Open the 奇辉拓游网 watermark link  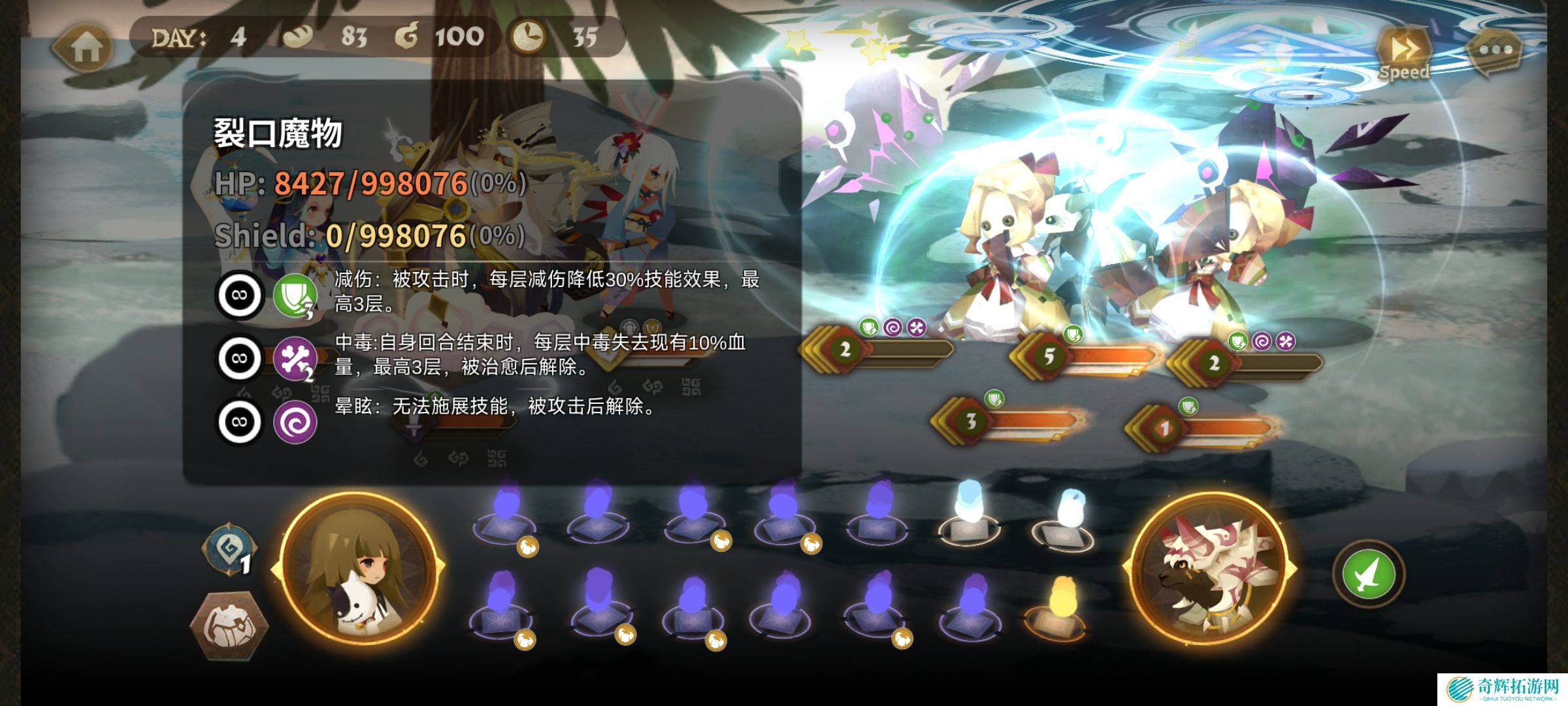point(1501,688)
